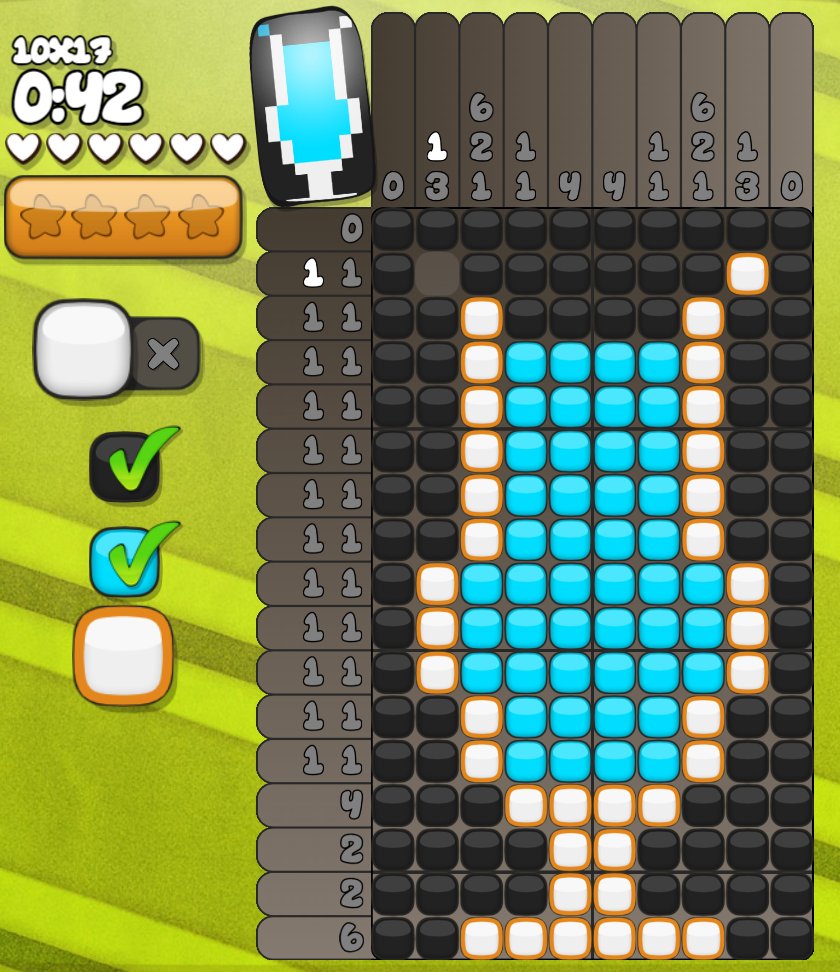Switch to the X cross-out marking mode

pyautogui.click(x=165, y=353)
